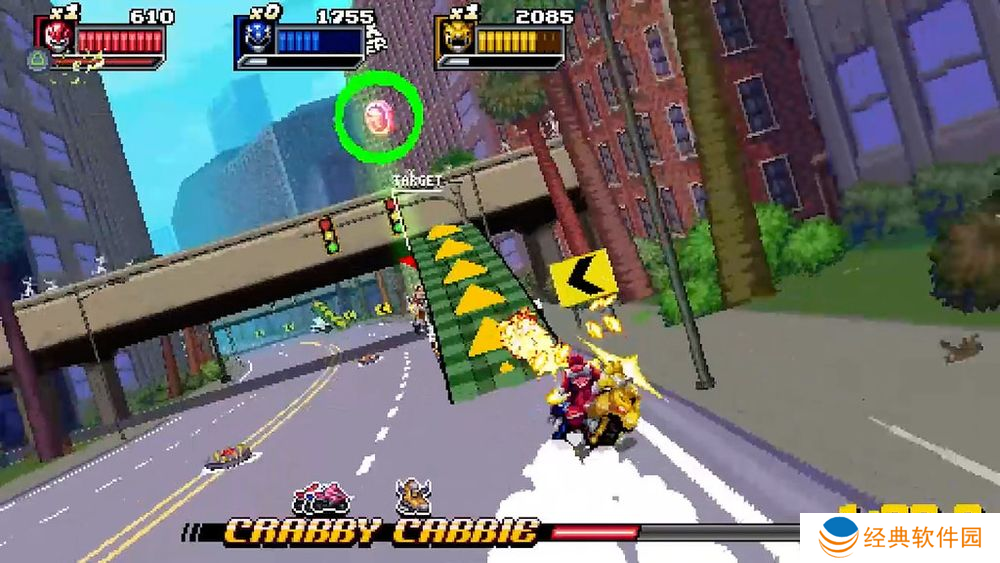Click the Crabby Cabbie boss marker icon

pos(412,495)
